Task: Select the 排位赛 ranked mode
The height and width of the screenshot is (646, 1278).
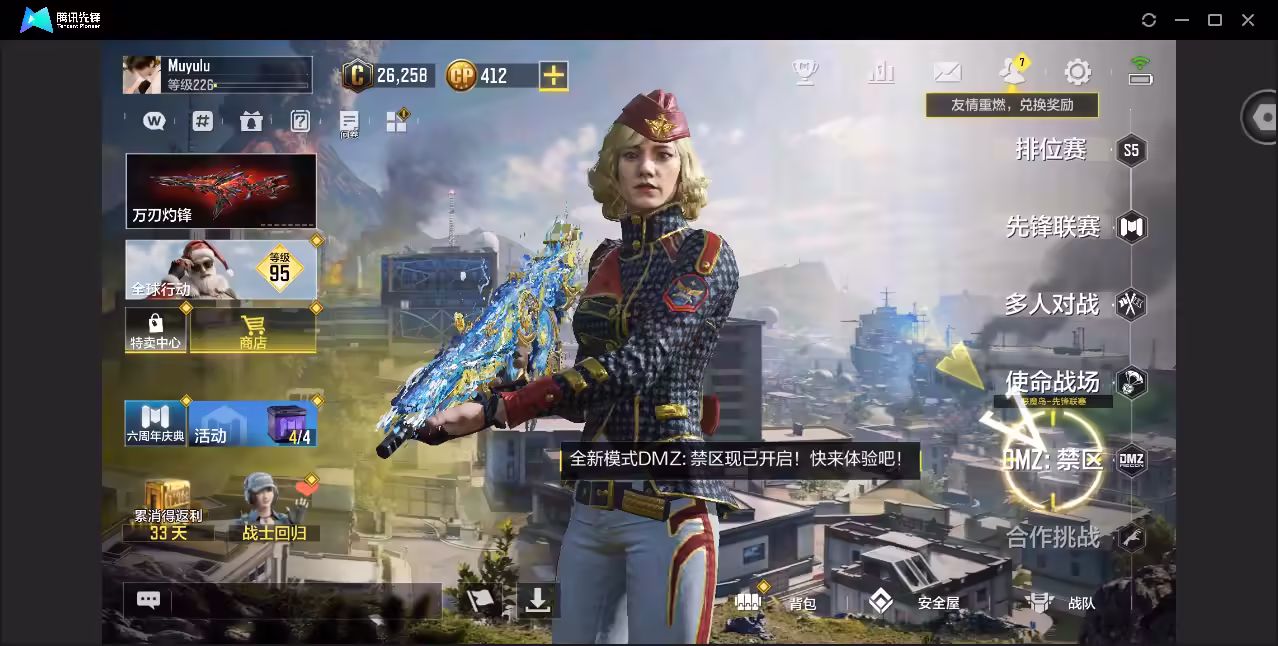Action: [x=1051, y=150]
